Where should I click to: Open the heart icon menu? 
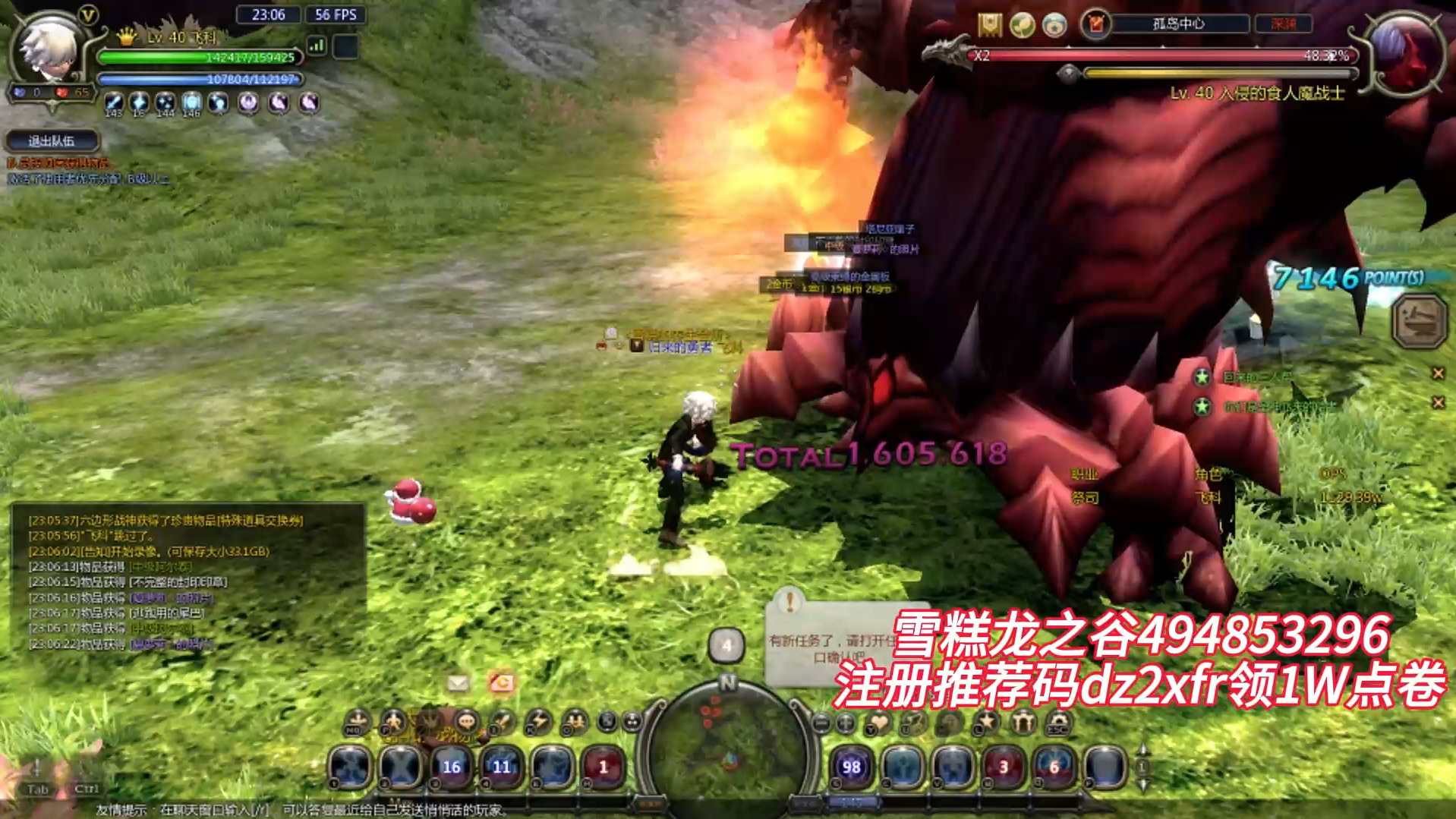click(878, 723)
